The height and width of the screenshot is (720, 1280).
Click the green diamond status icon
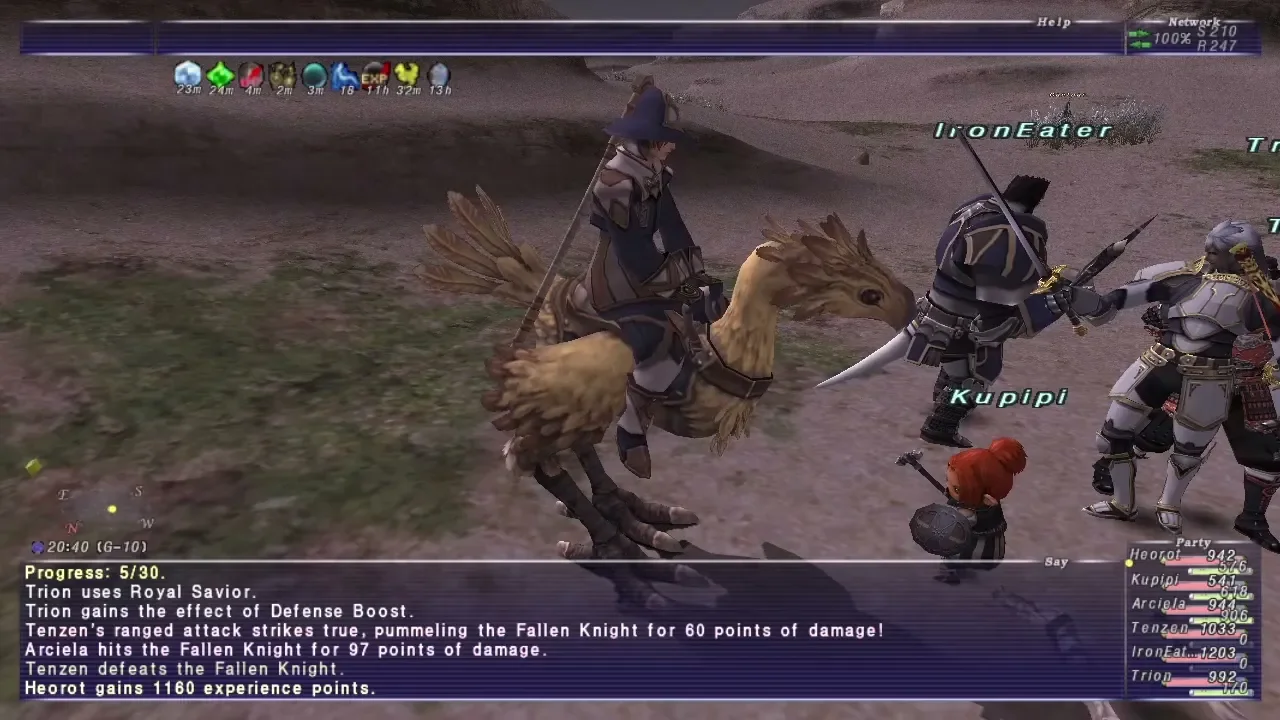(x=220, y=74)
